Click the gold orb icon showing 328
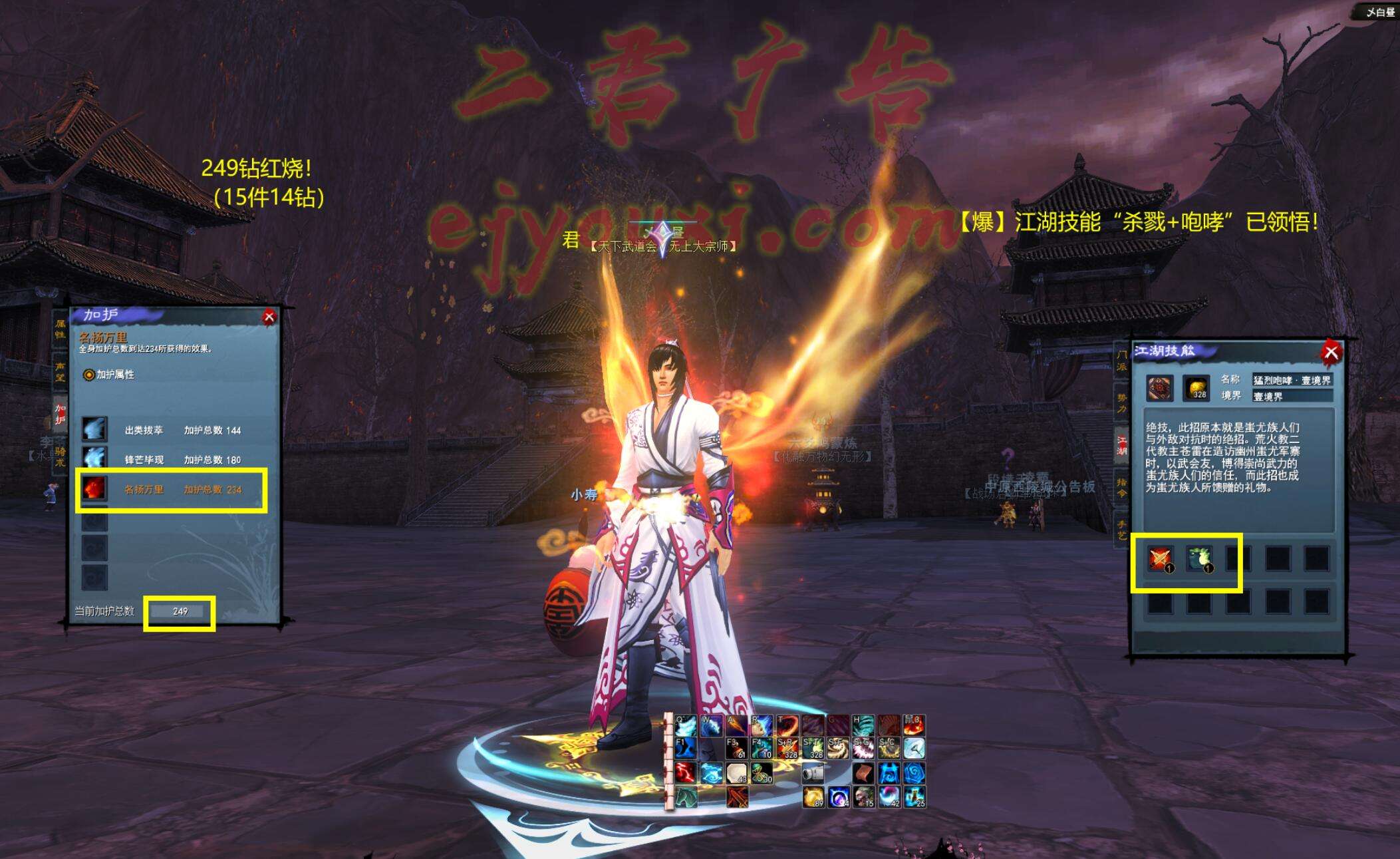1400x859 pixels. pyautogui.click(x=1196, y=388)
